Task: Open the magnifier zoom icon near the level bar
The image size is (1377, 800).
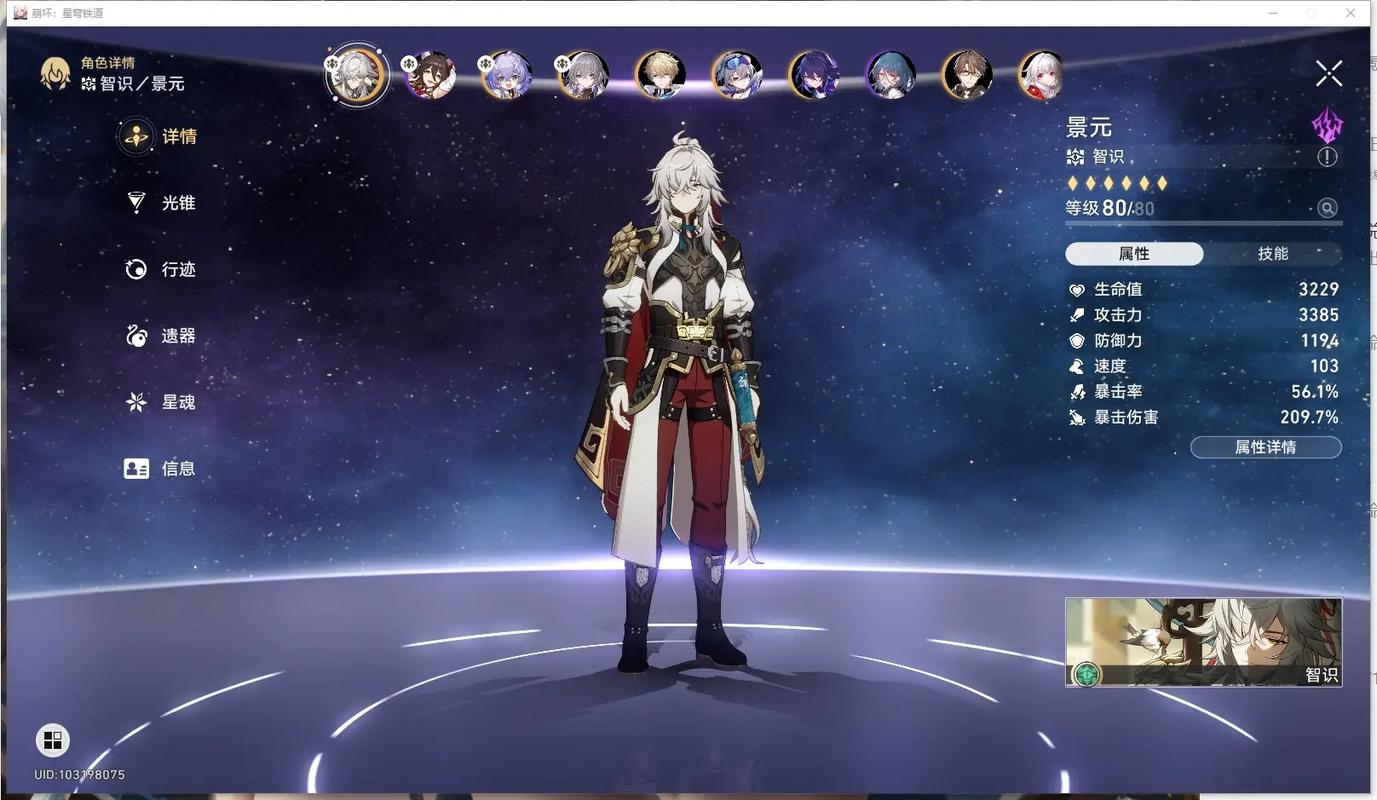Action: click(1327, 207)
